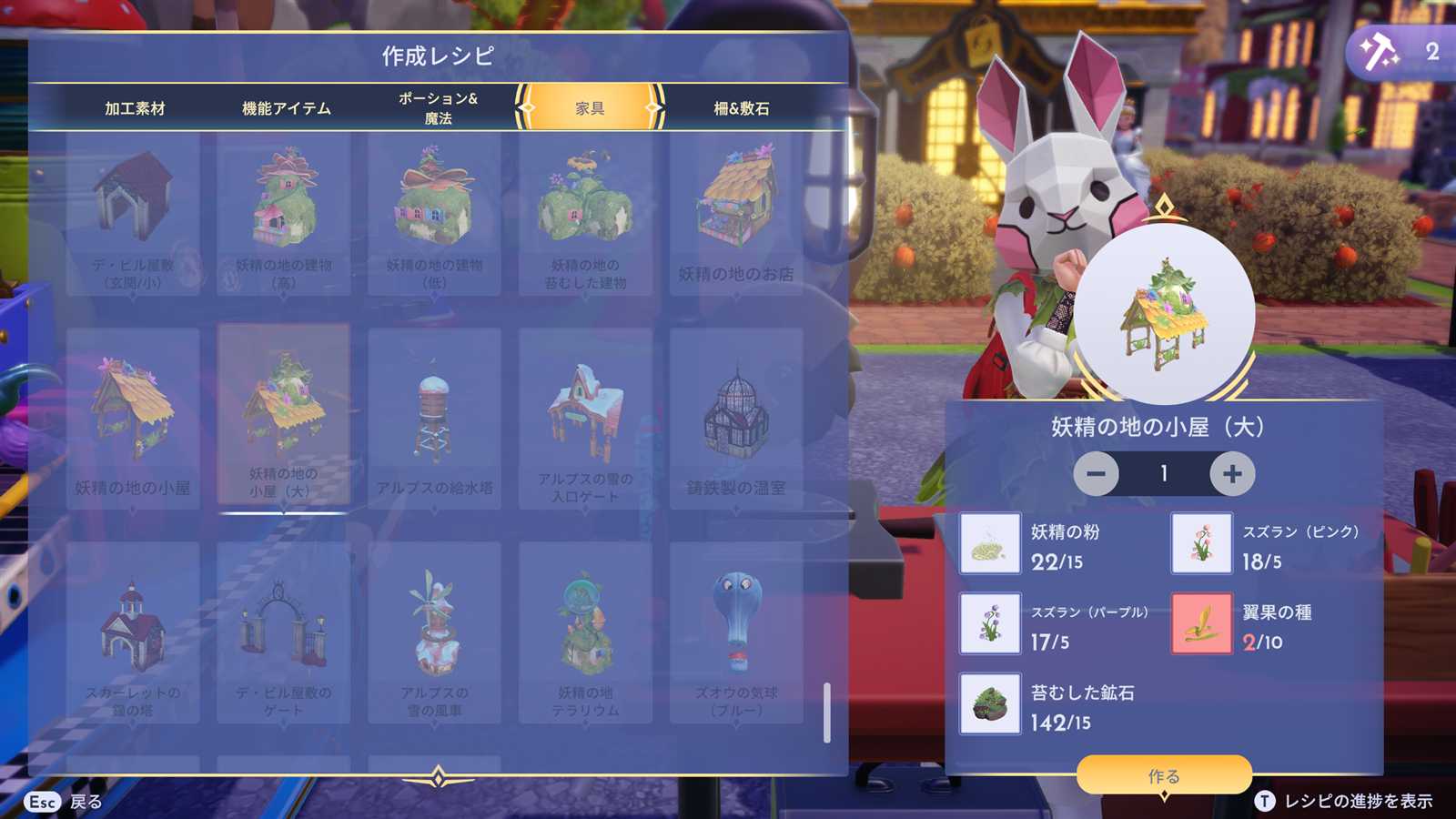The width and height of the screenshot is (1456, 819).
Task: Decrease the craft quantity with minus button
Action: pos(1096,473)
